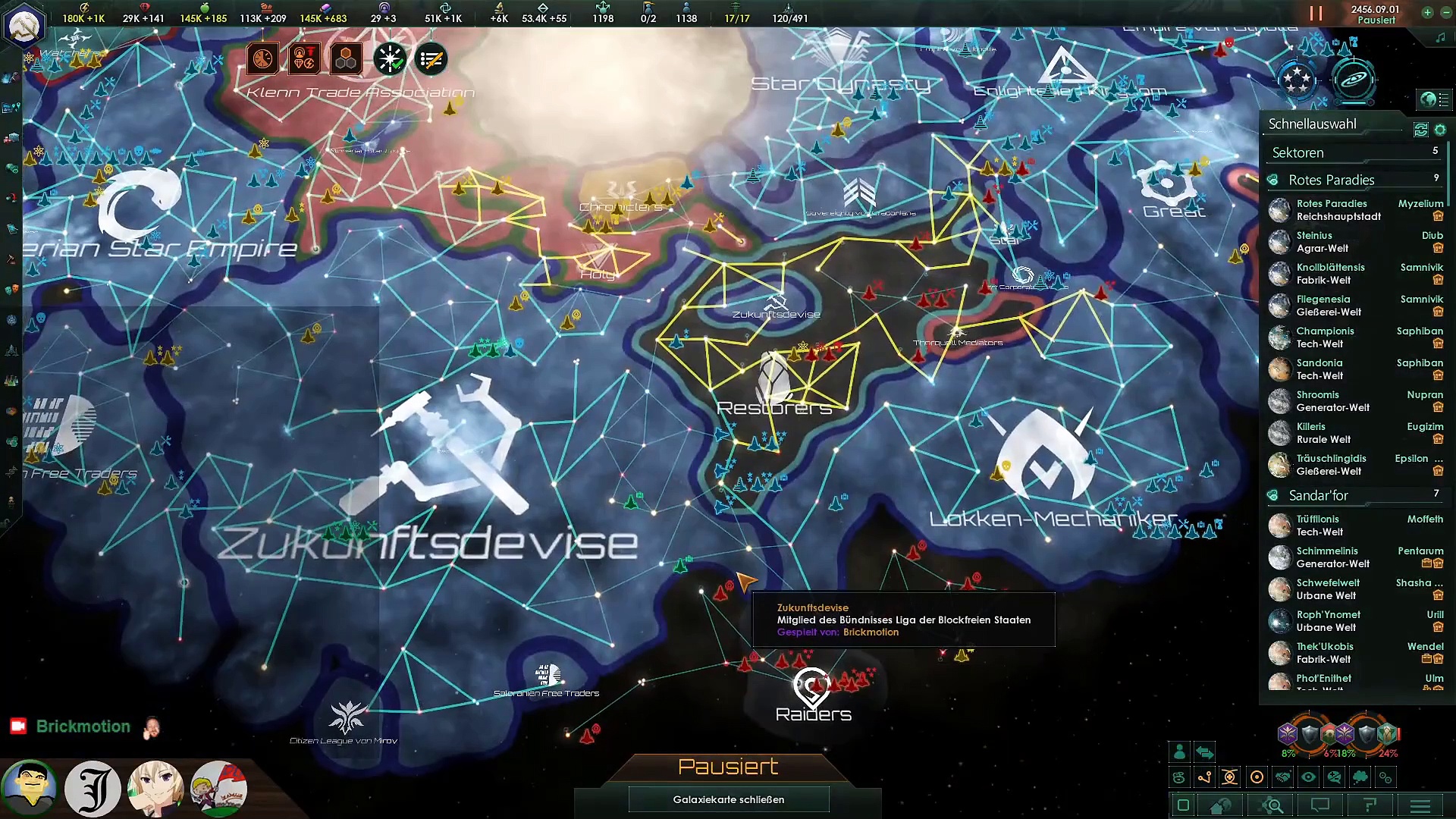
Task: Close the galaxy map with Galaxiekarte schließen
Action: tap(728, 799)
